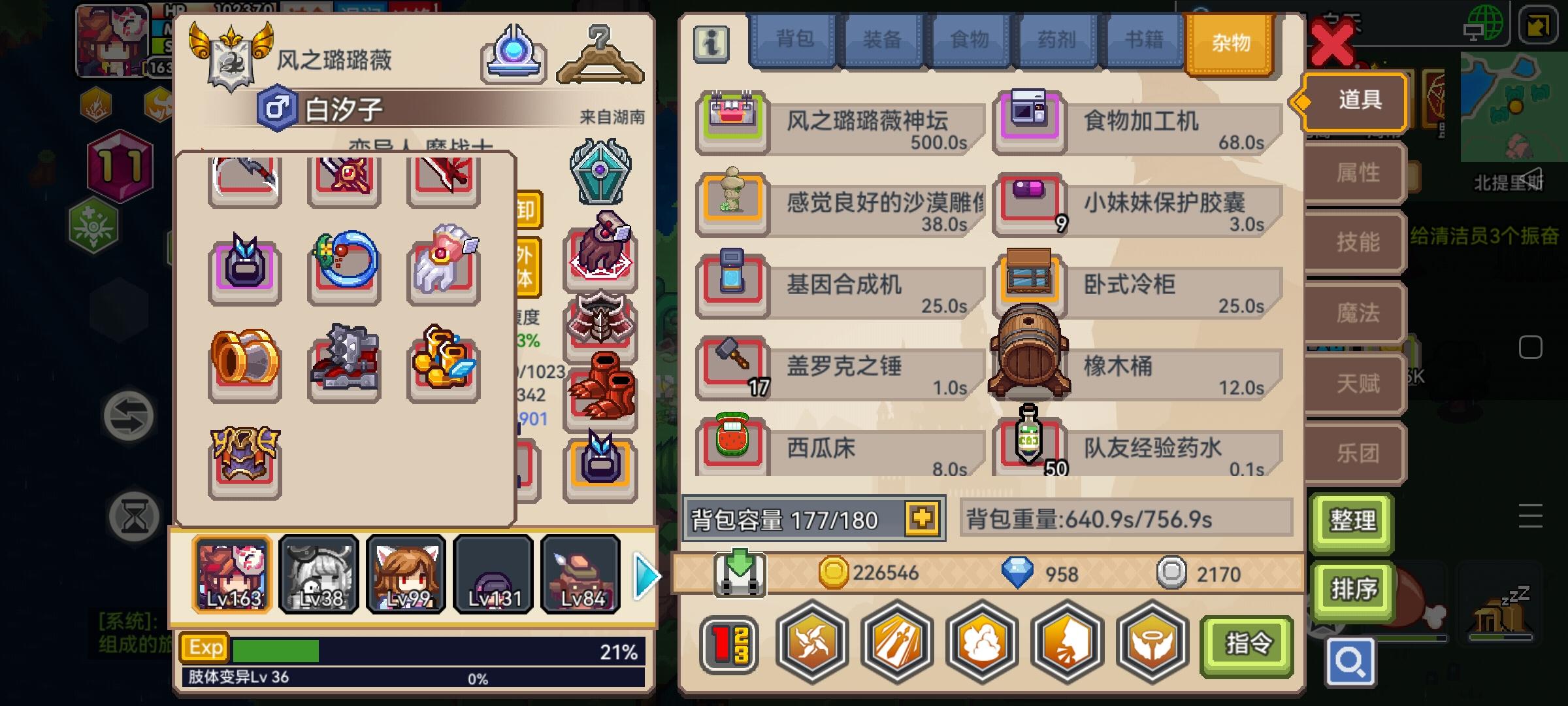Switch to the 药剂 potions tab
This screenshot has height=706, width=1568.
(x=1056, y=41)
